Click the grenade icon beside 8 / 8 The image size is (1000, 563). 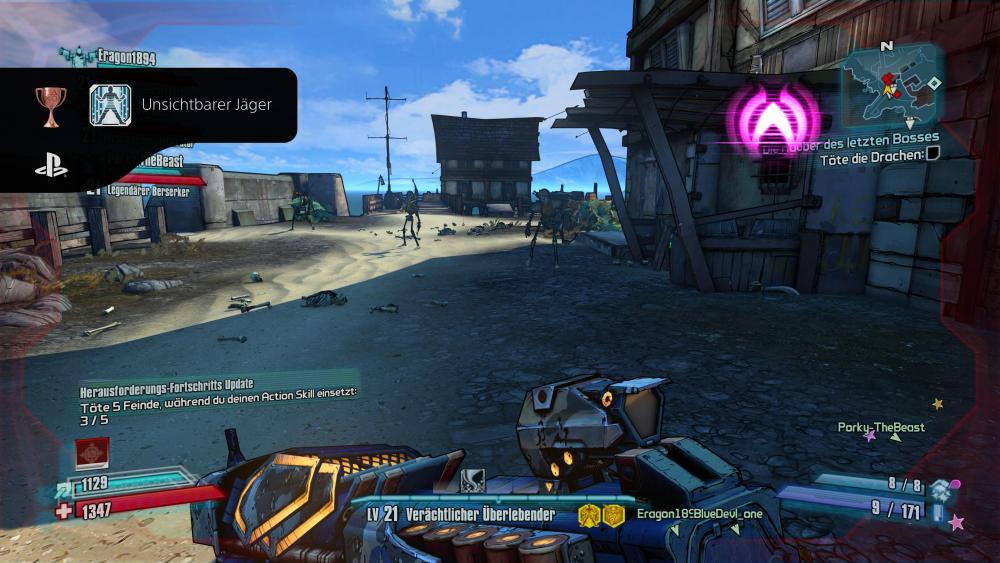[x=940, y=489]
